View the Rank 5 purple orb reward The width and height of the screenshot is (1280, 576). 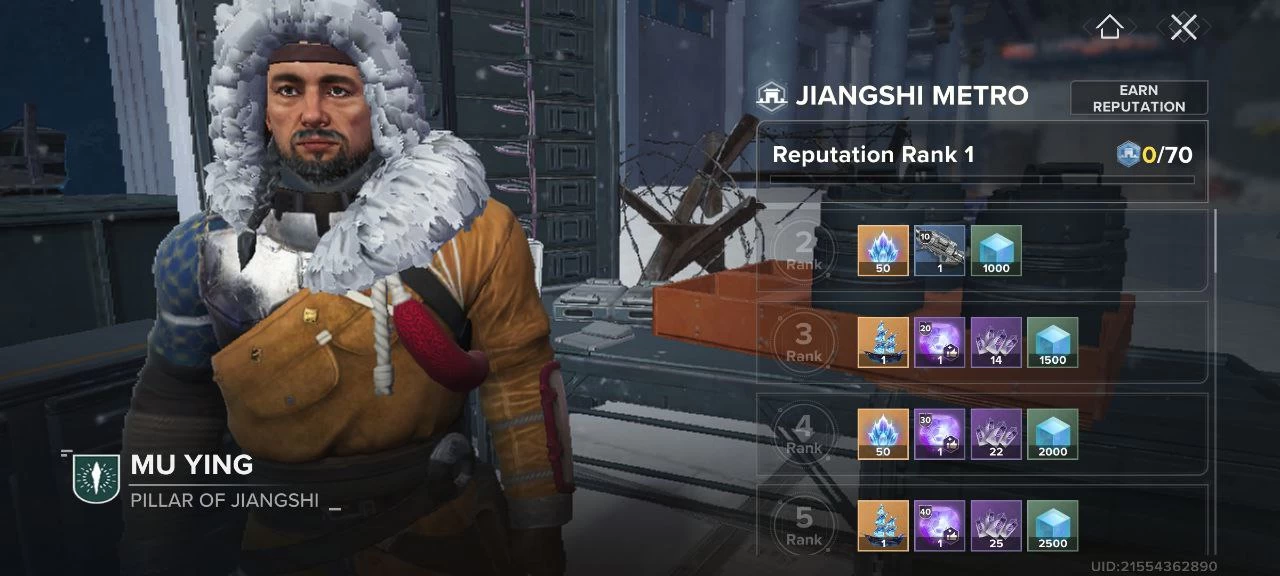pyautogui.click(x=940, y=525)
